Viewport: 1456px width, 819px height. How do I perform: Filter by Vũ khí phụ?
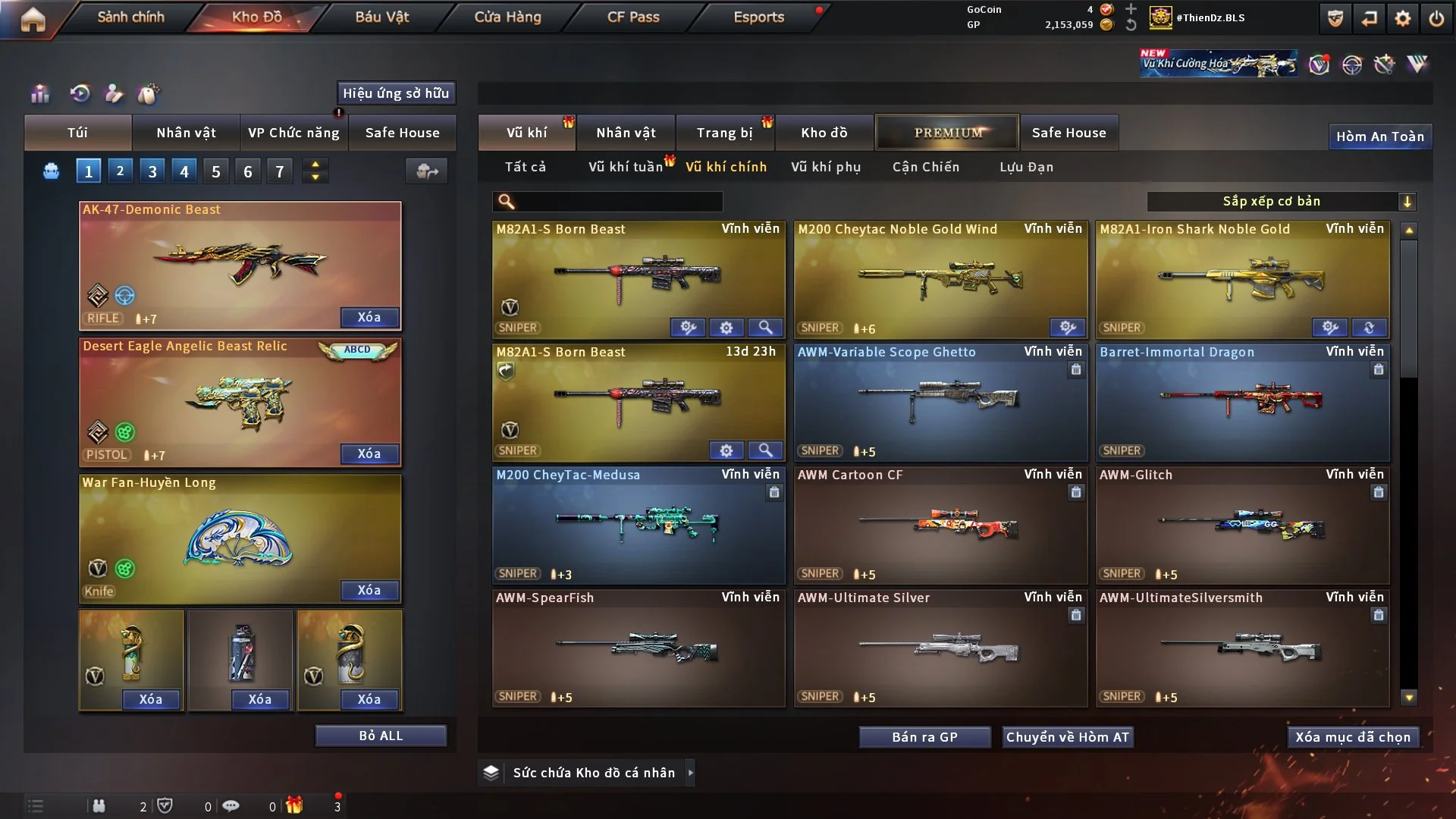[x=826, y=167]
